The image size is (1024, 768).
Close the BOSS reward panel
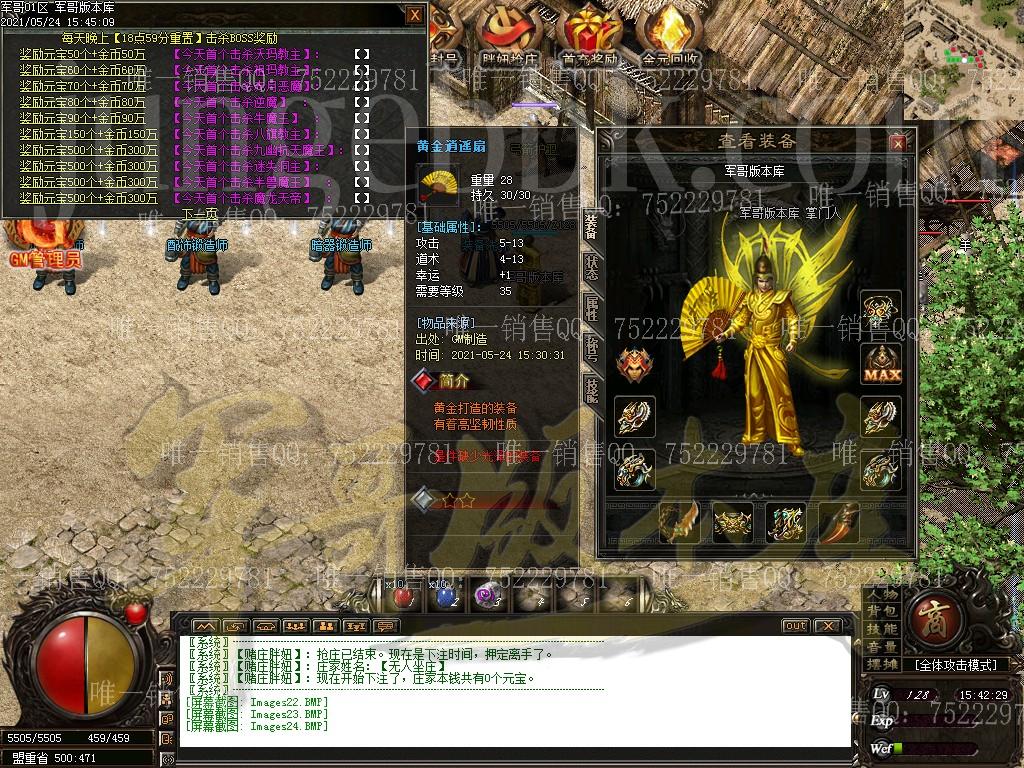pos(415,15)
